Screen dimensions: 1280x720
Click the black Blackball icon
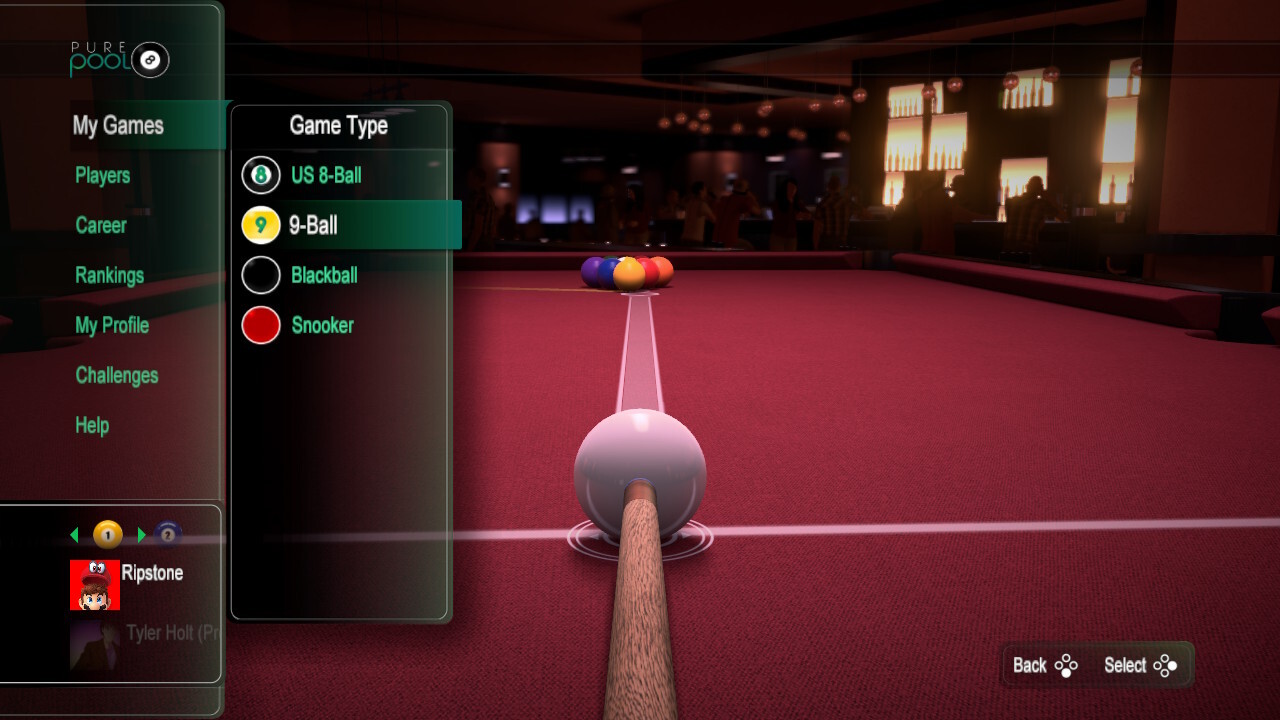[x=260, y=275]
